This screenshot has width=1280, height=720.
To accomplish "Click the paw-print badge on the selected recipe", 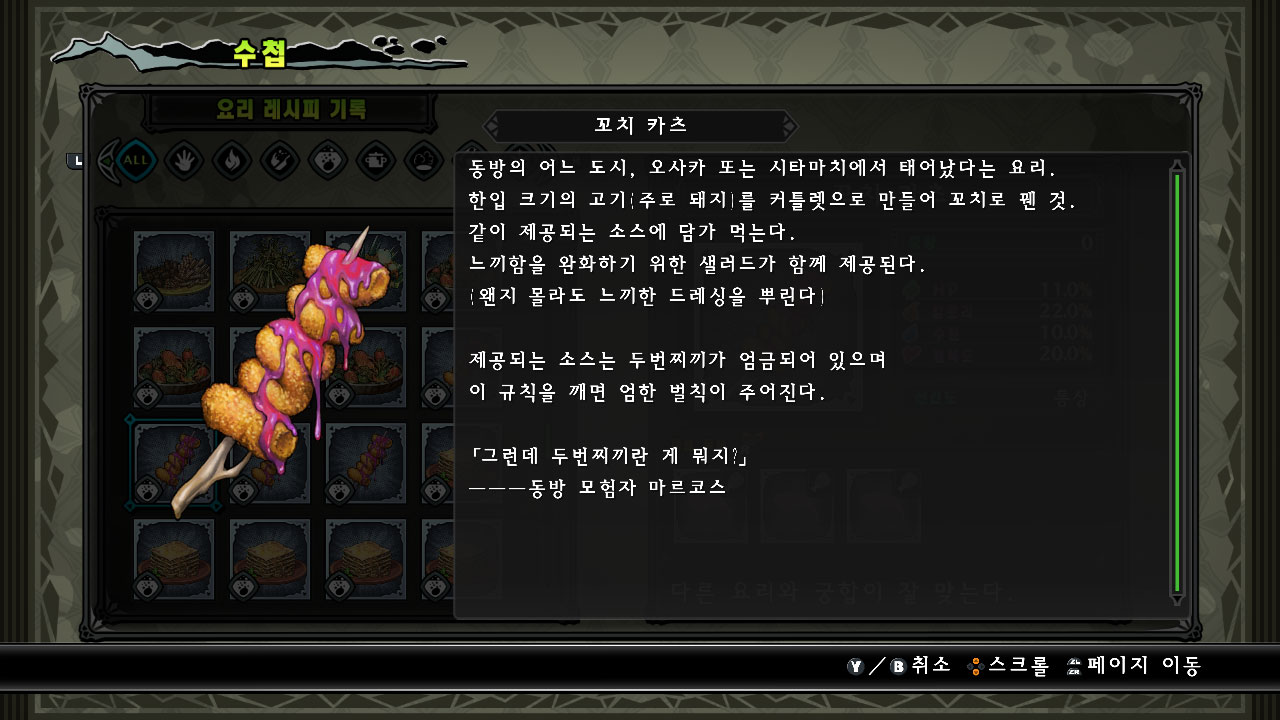I will pos(147,488).
